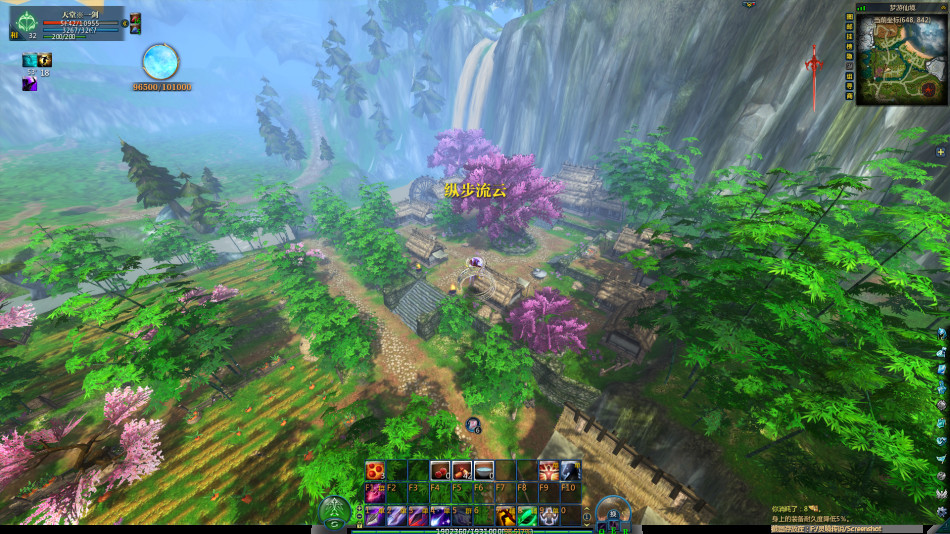Click the dark purple buff icon
Viewport: 950px width, 534px height.
pos(30,84)
